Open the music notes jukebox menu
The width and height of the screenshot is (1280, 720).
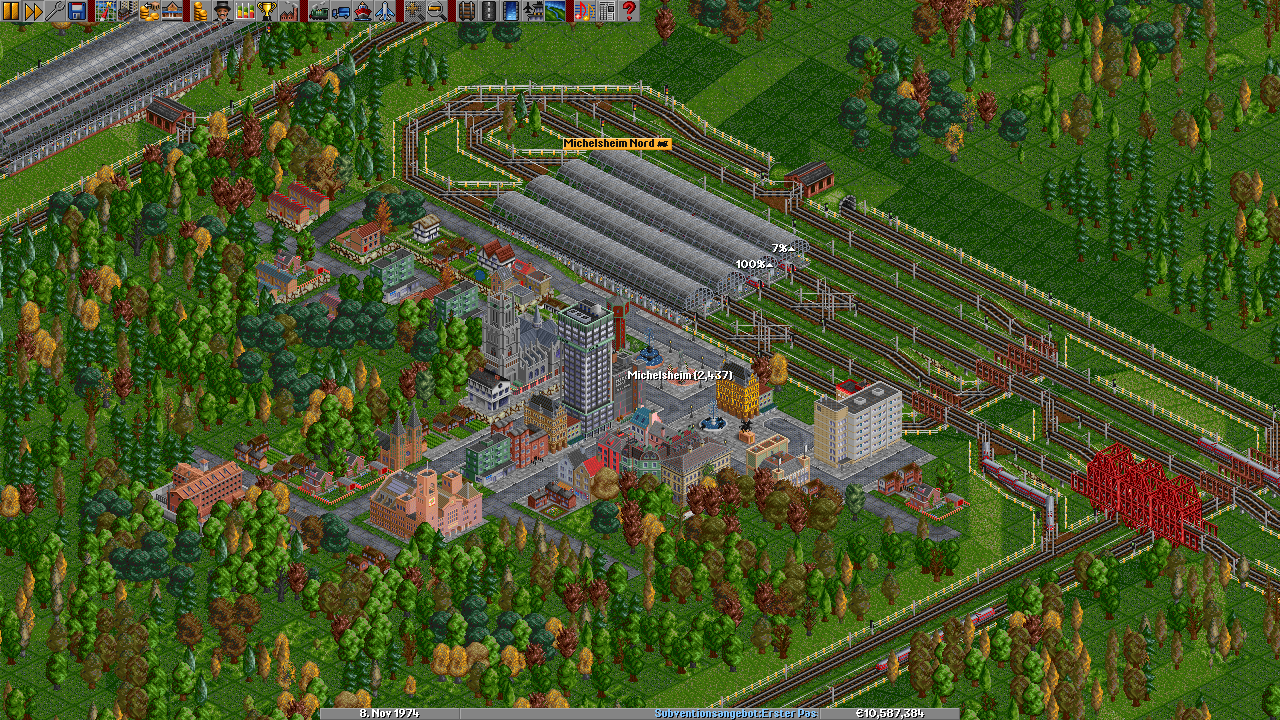[x=584, y=11]
